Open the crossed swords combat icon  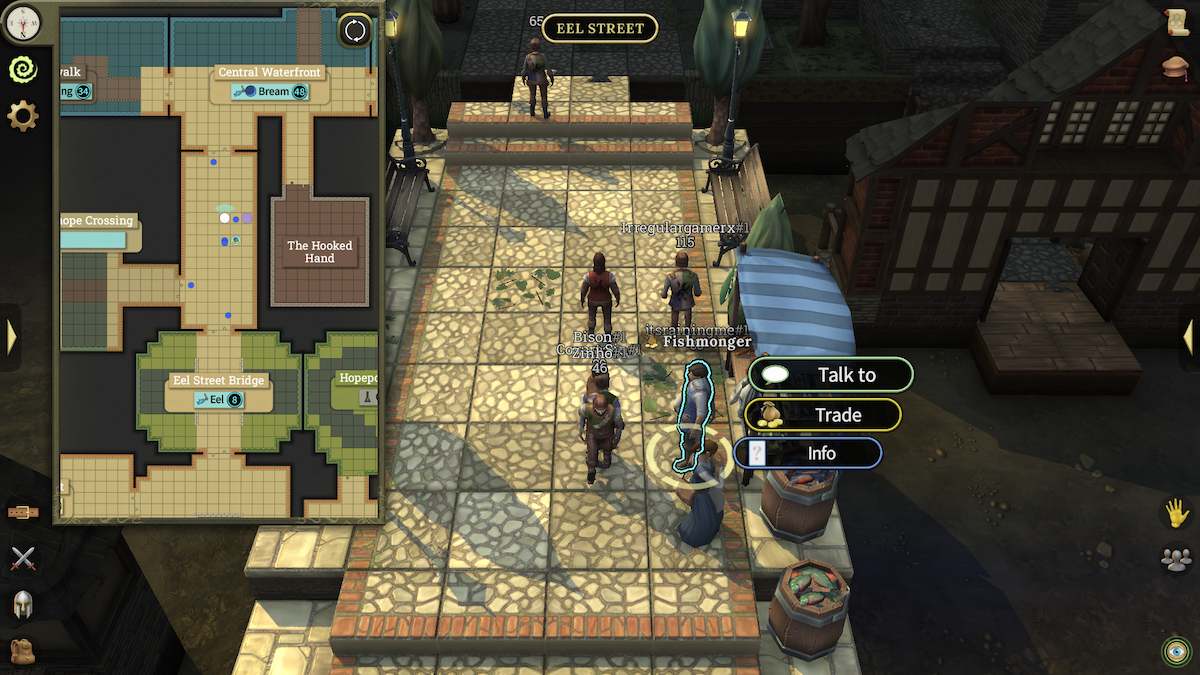[22, 558]
